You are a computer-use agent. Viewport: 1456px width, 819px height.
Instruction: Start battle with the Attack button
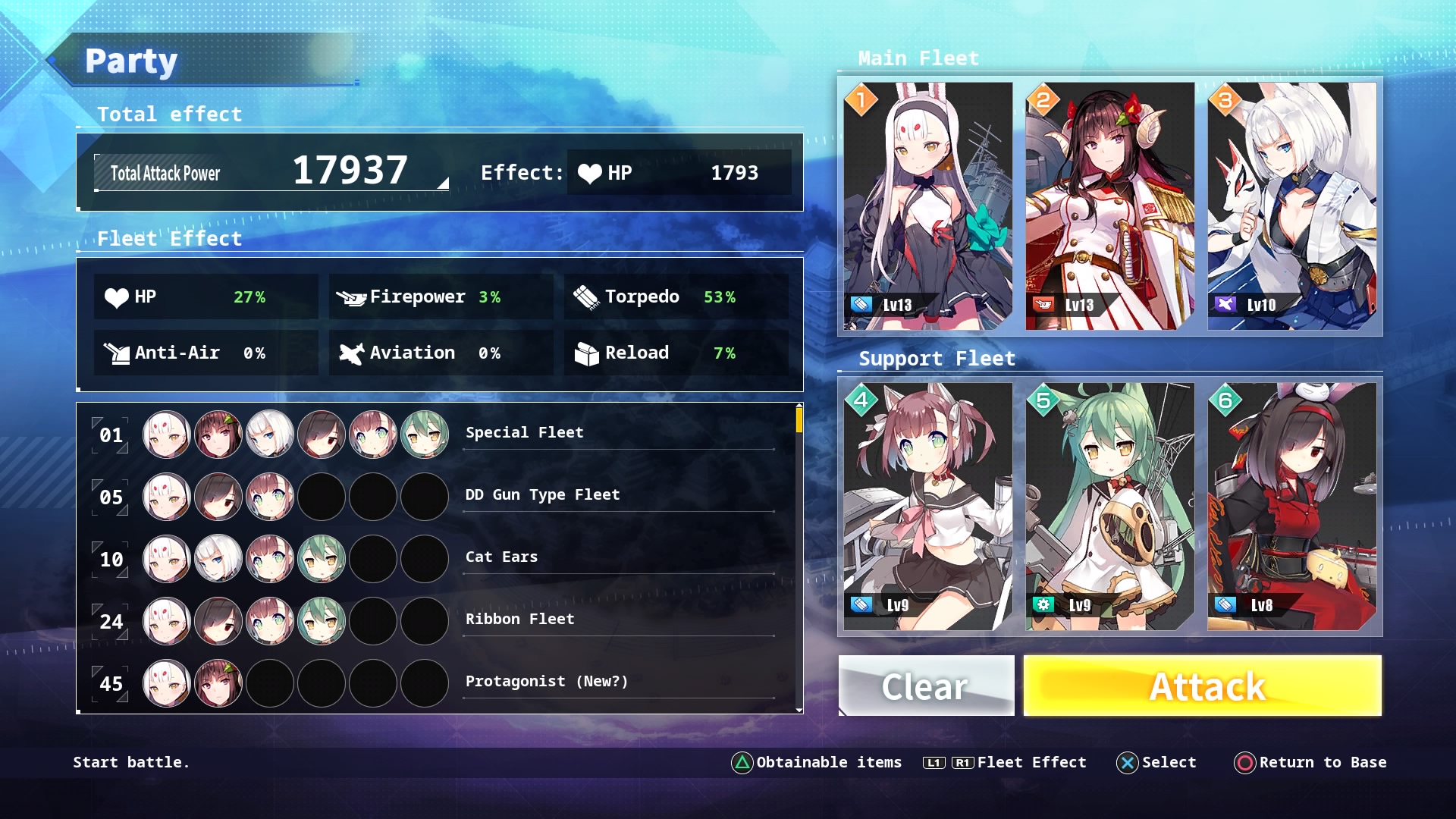tap(1202, 686)
